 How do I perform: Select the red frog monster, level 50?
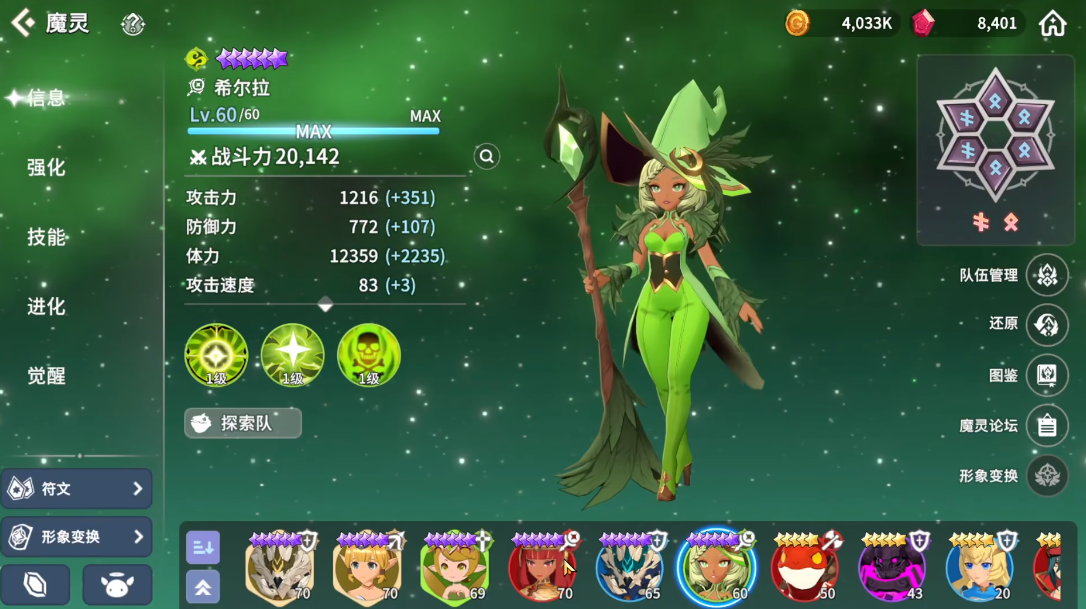(804, 567)
